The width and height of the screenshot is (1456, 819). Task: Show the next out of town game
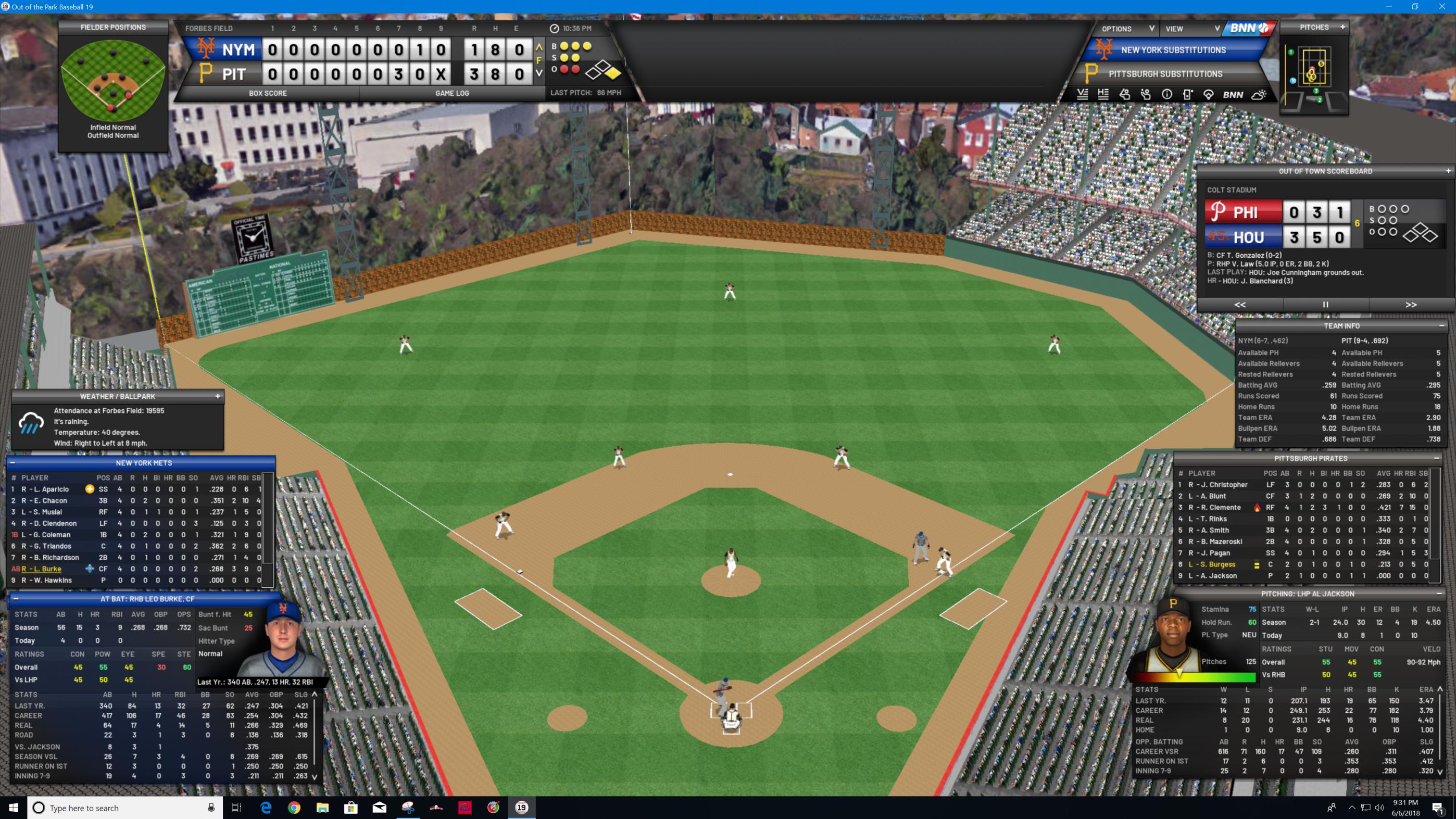click(x=1411, y=305)
